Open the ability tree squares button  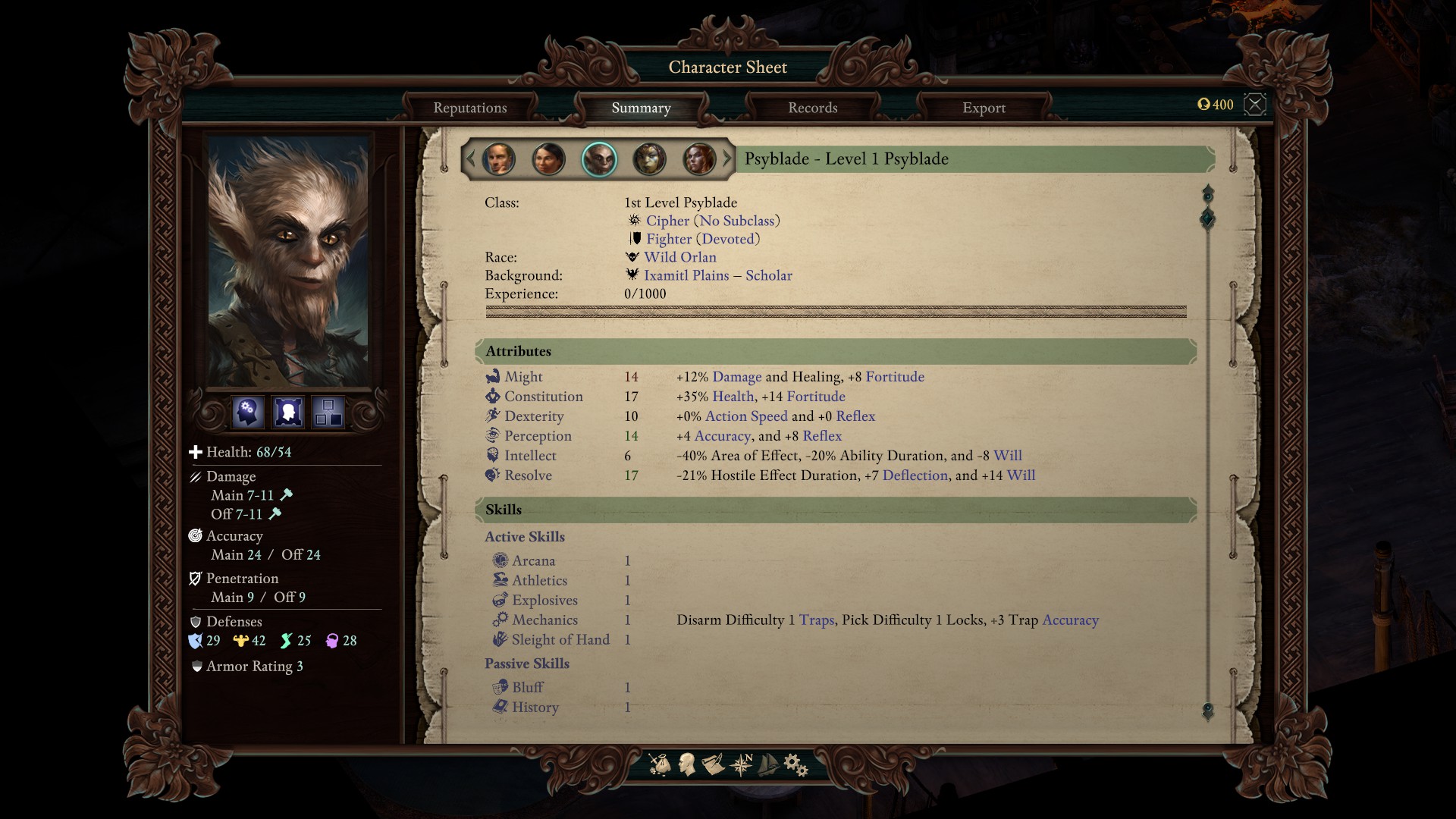point(328,413)
